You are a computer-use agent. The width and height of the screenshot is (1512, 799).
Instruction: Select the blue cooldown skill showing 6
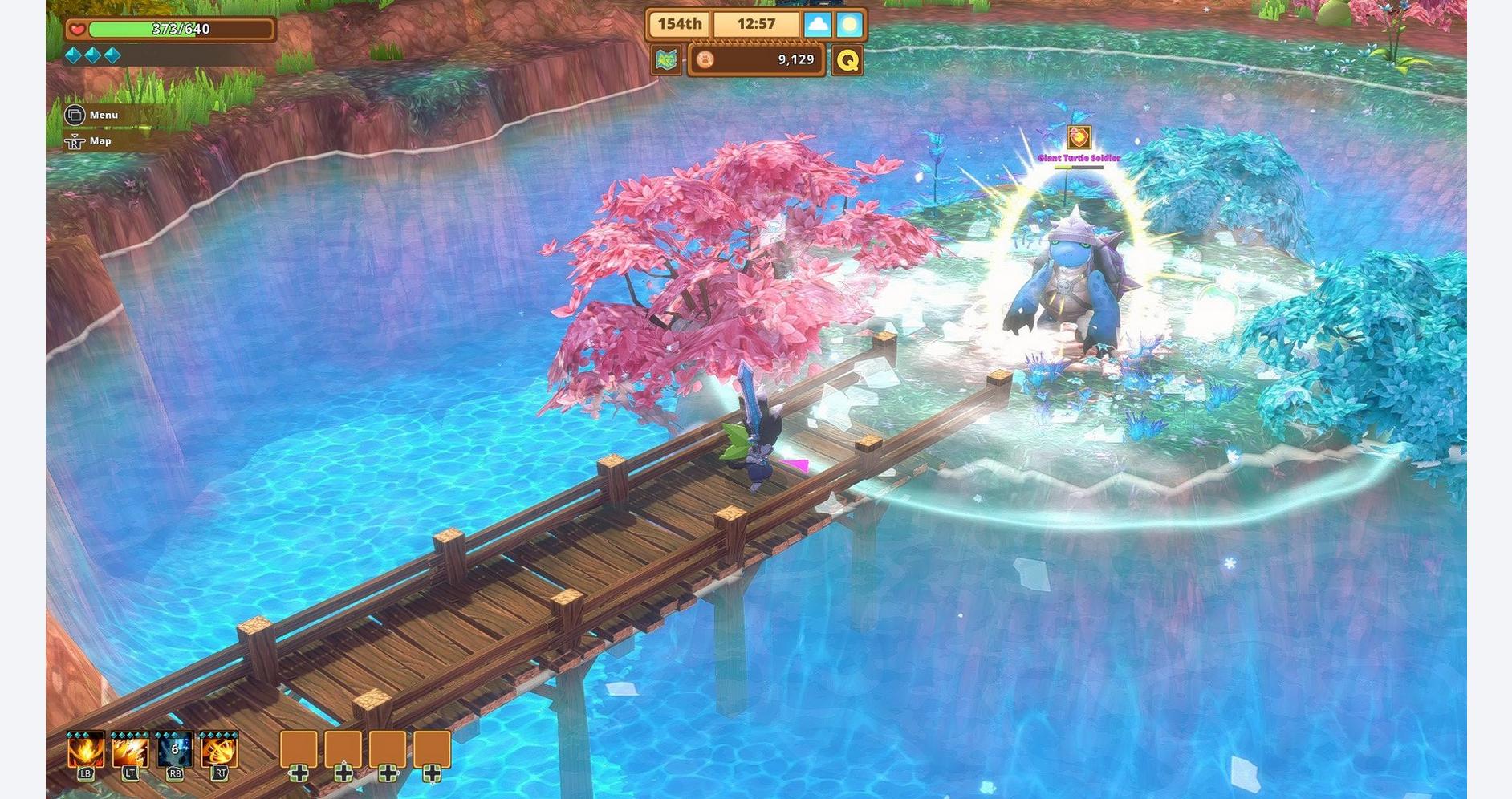tap(175, 751)
